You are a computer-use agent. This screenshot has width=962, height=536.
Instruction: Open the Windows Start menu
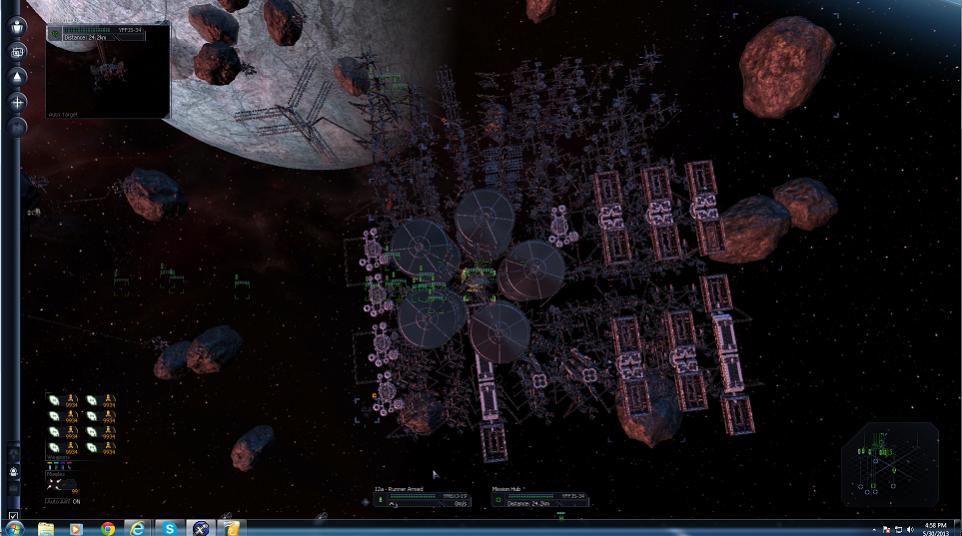pos(14,527)
